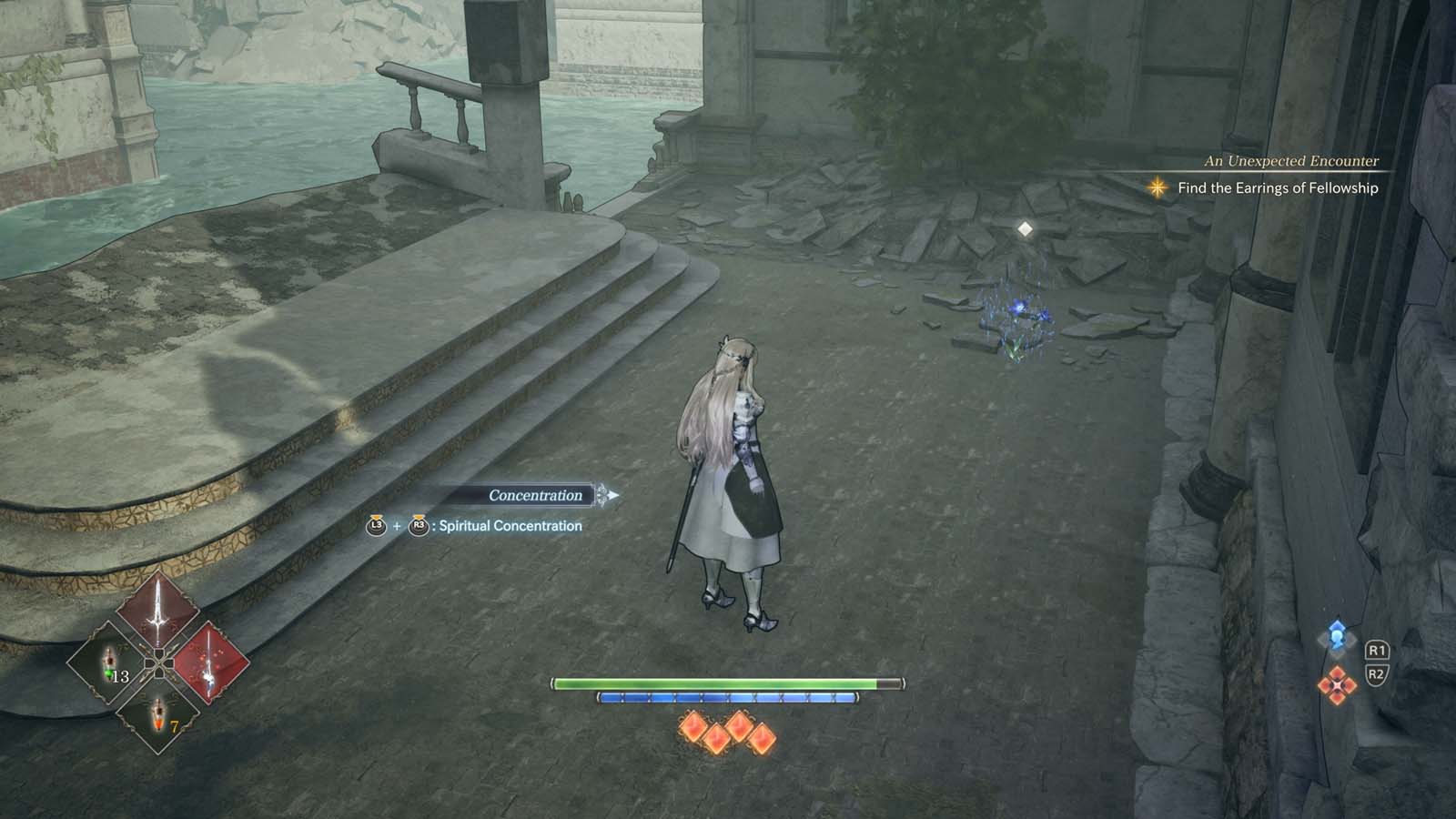Click the white item pickup marker on the rubble

tap(1025, 230)
